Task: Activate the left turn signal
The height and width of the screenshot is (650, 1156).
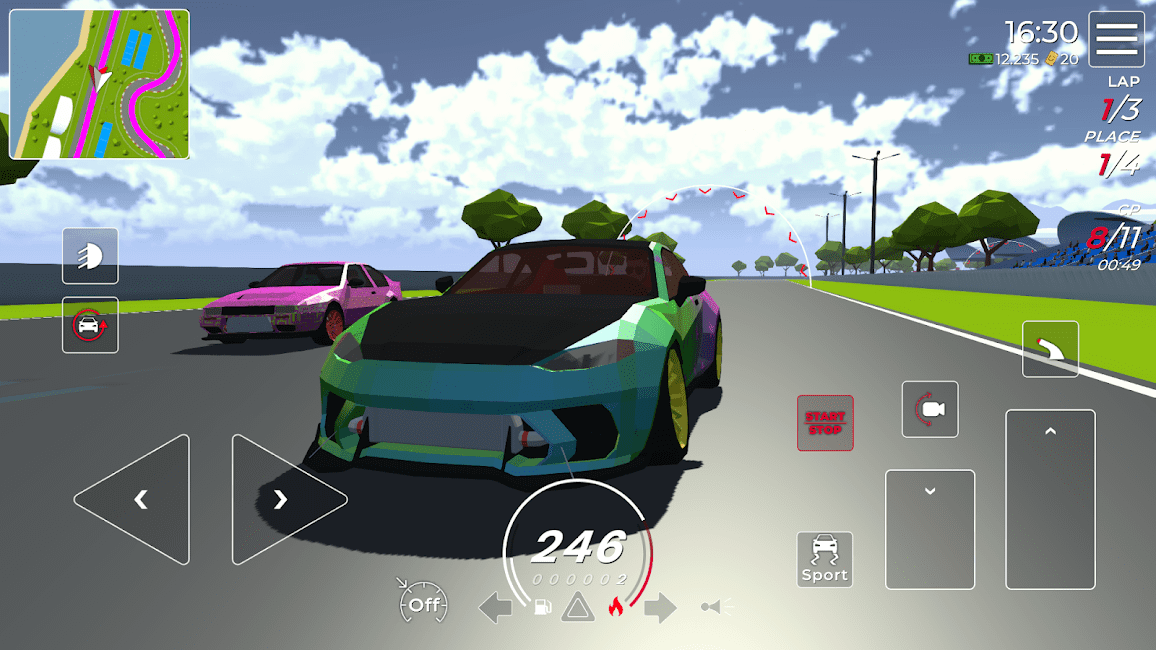Action: [496, 607]
